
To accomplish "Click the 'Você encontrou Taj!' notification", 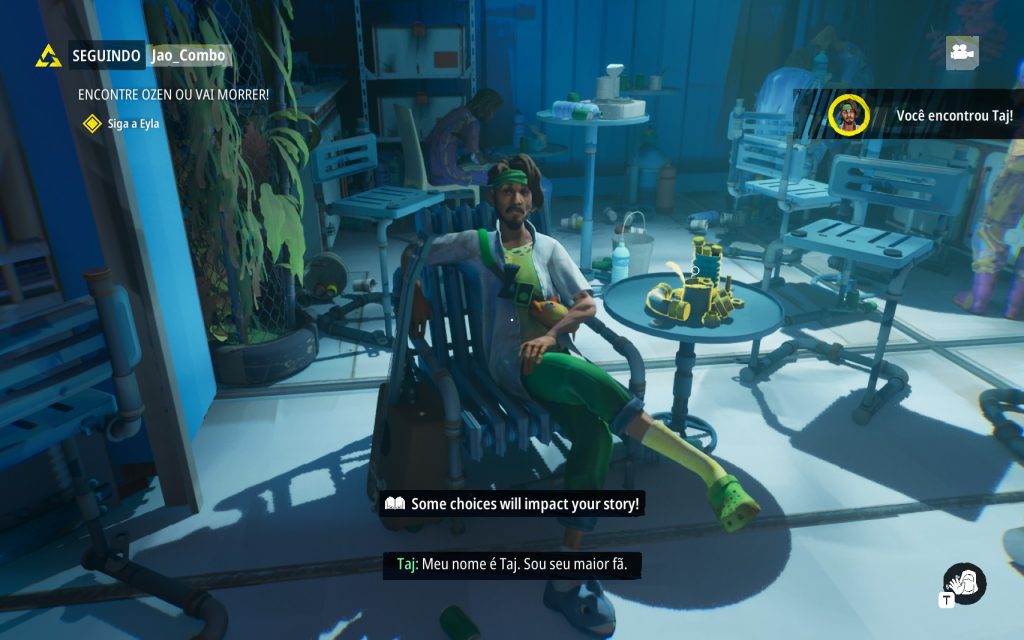I will [x=954, y=115].
